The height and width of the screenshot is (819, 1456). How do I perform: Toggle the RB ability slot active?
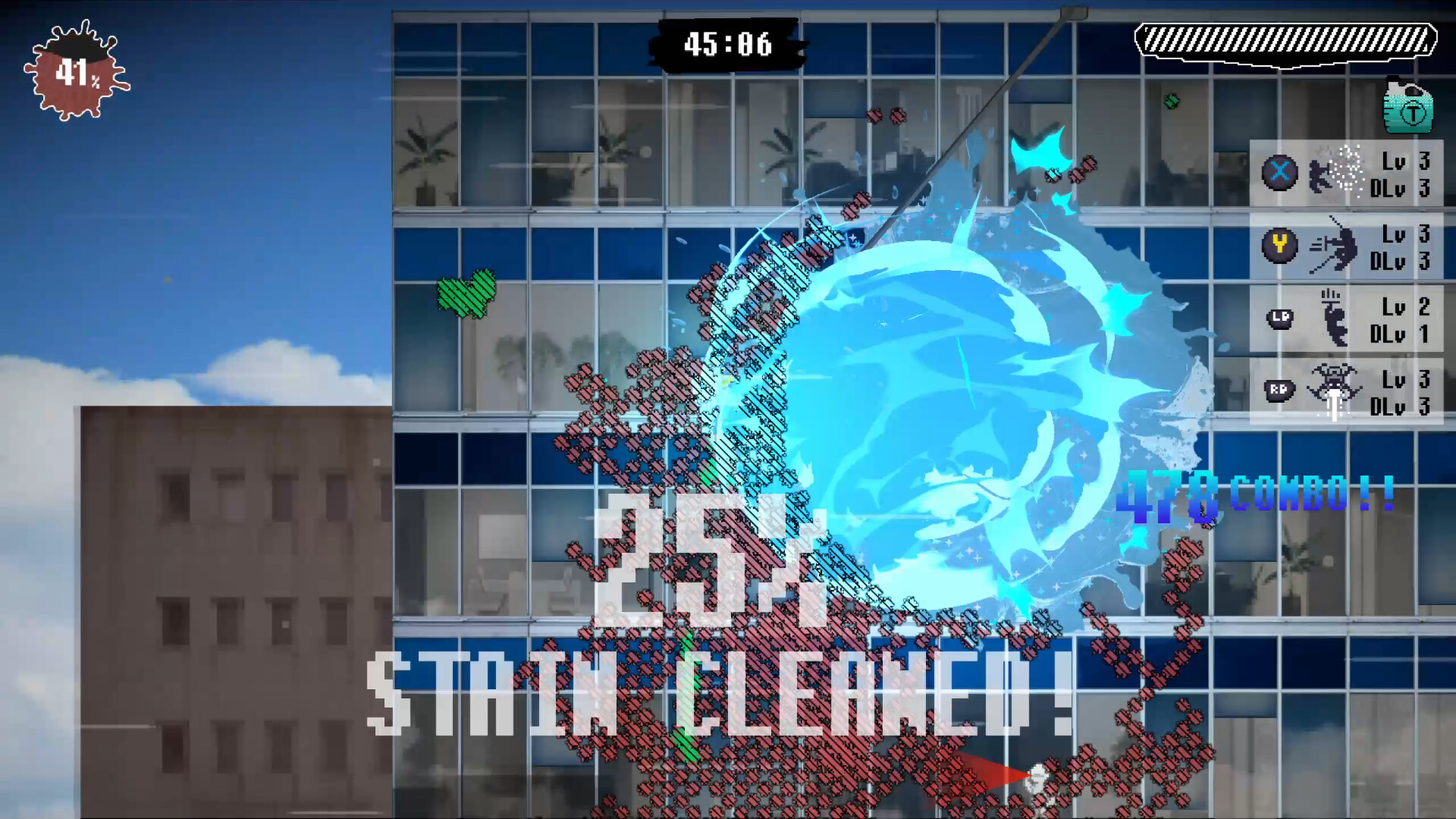(1346, 388)
